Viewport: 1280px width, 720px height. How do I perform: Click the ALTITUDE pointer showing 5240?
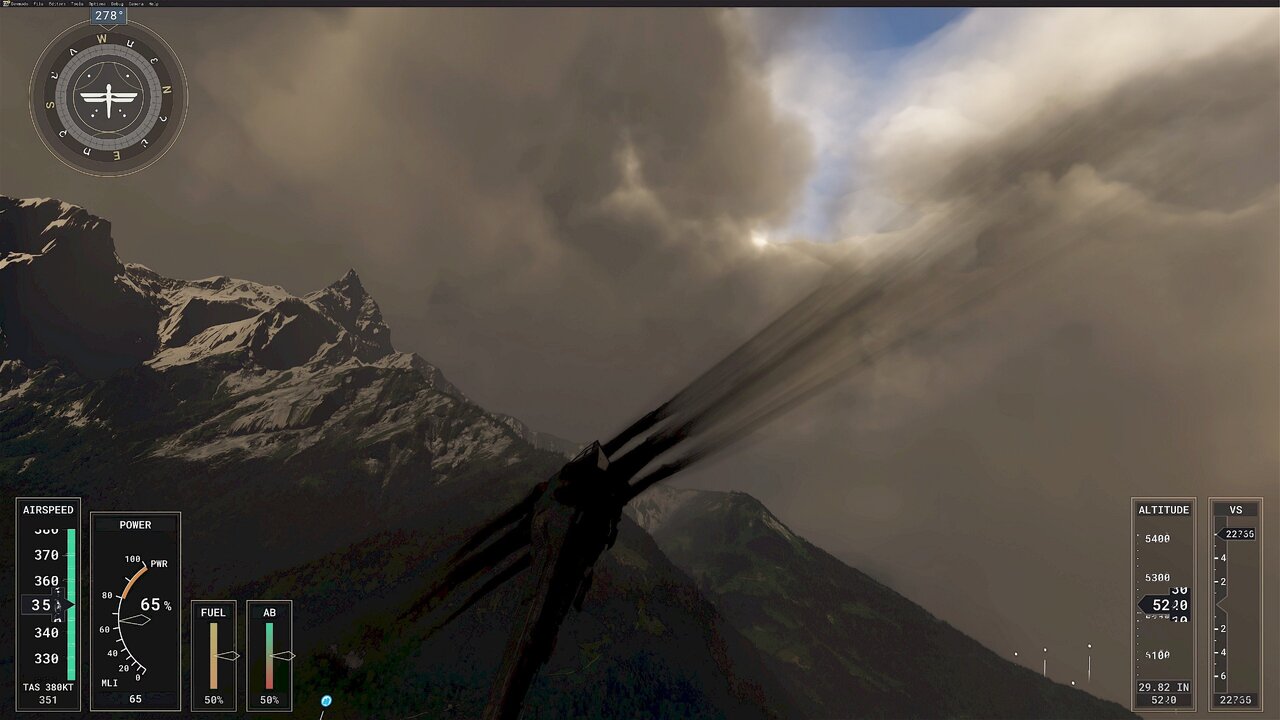[1163, 604]
